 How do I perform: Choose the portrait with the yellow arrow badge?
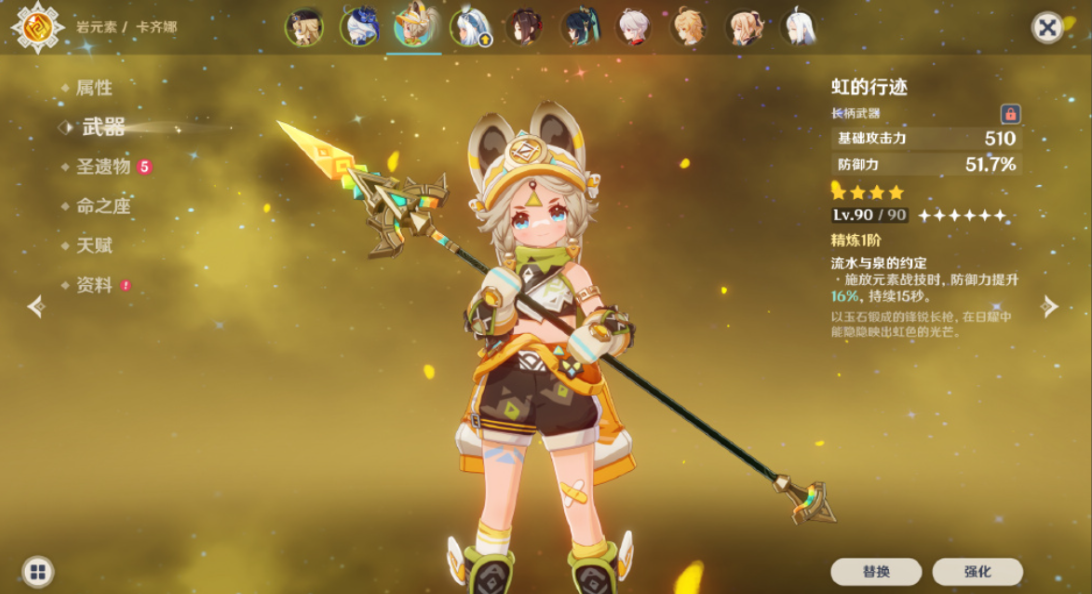tap(468, 27)
